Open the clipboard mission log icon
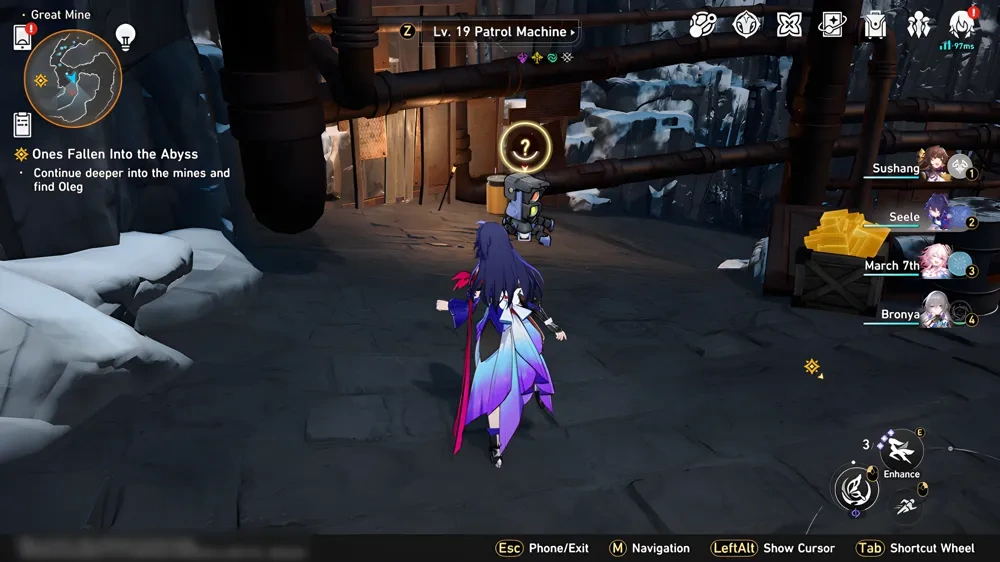 22,124
